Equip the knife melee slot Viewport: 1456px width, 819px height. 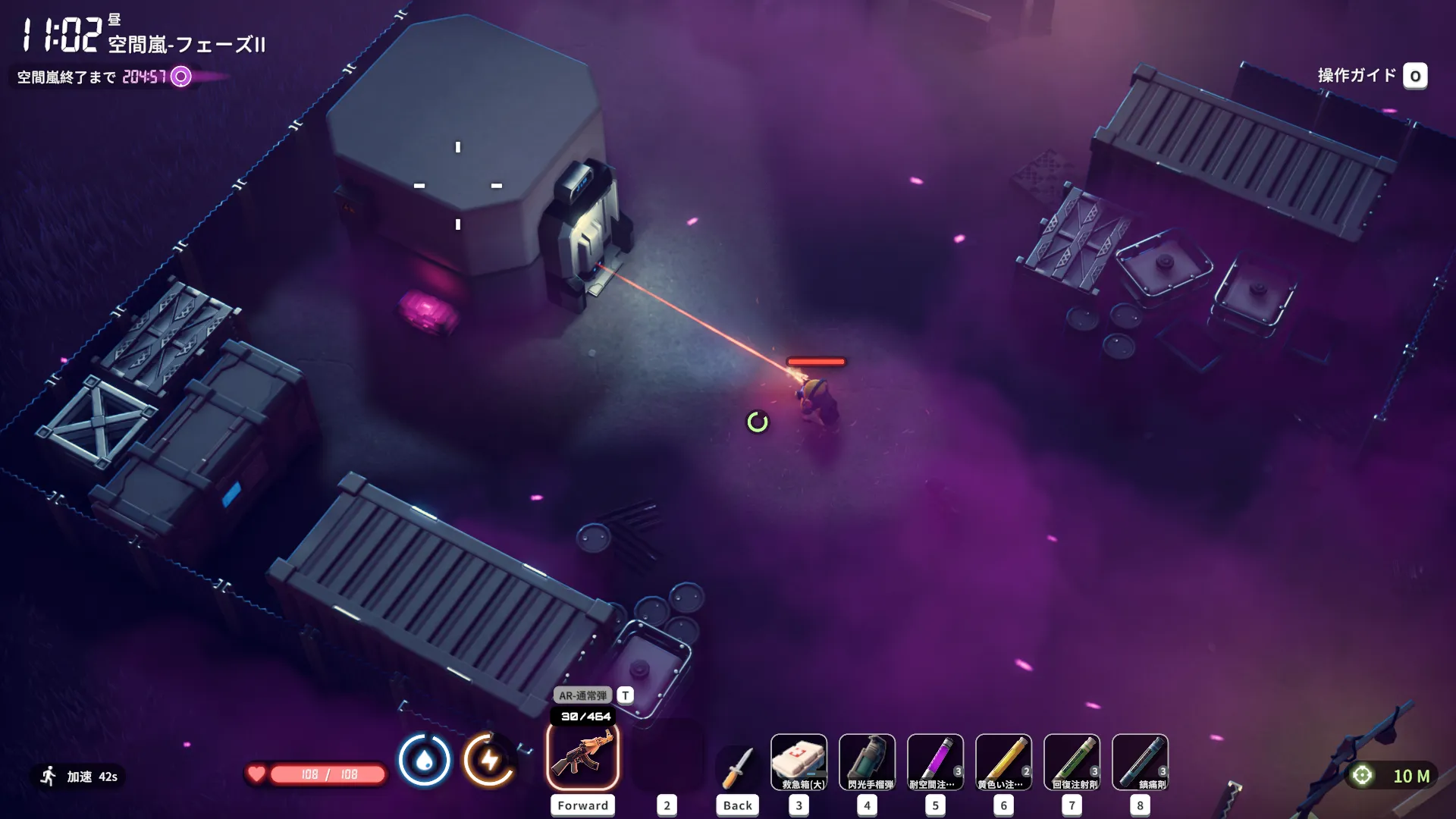(x=737, y=766)
